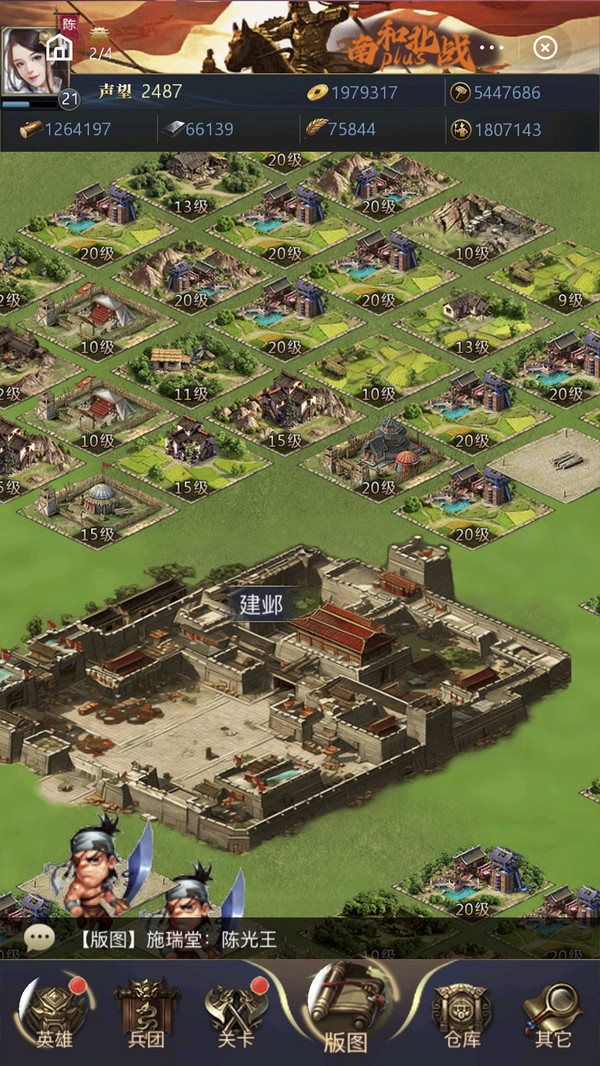The width and height of the screenshot is (600, 1066).
Task: Open the mini-program three-dot menu
Action: (491, 47)
